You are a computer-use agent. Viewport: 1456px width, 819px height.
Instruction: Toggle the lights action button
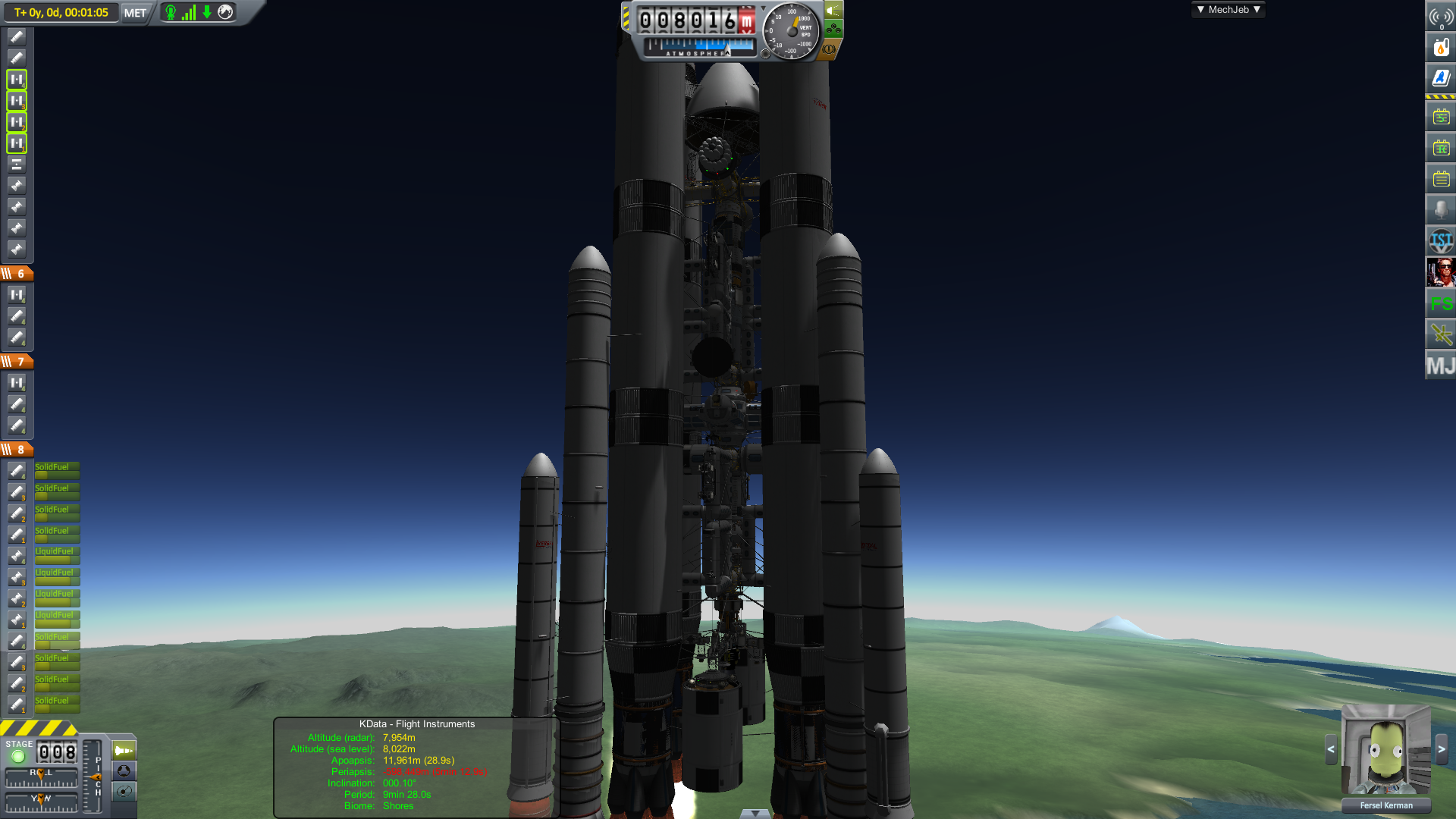coord(833,11)
